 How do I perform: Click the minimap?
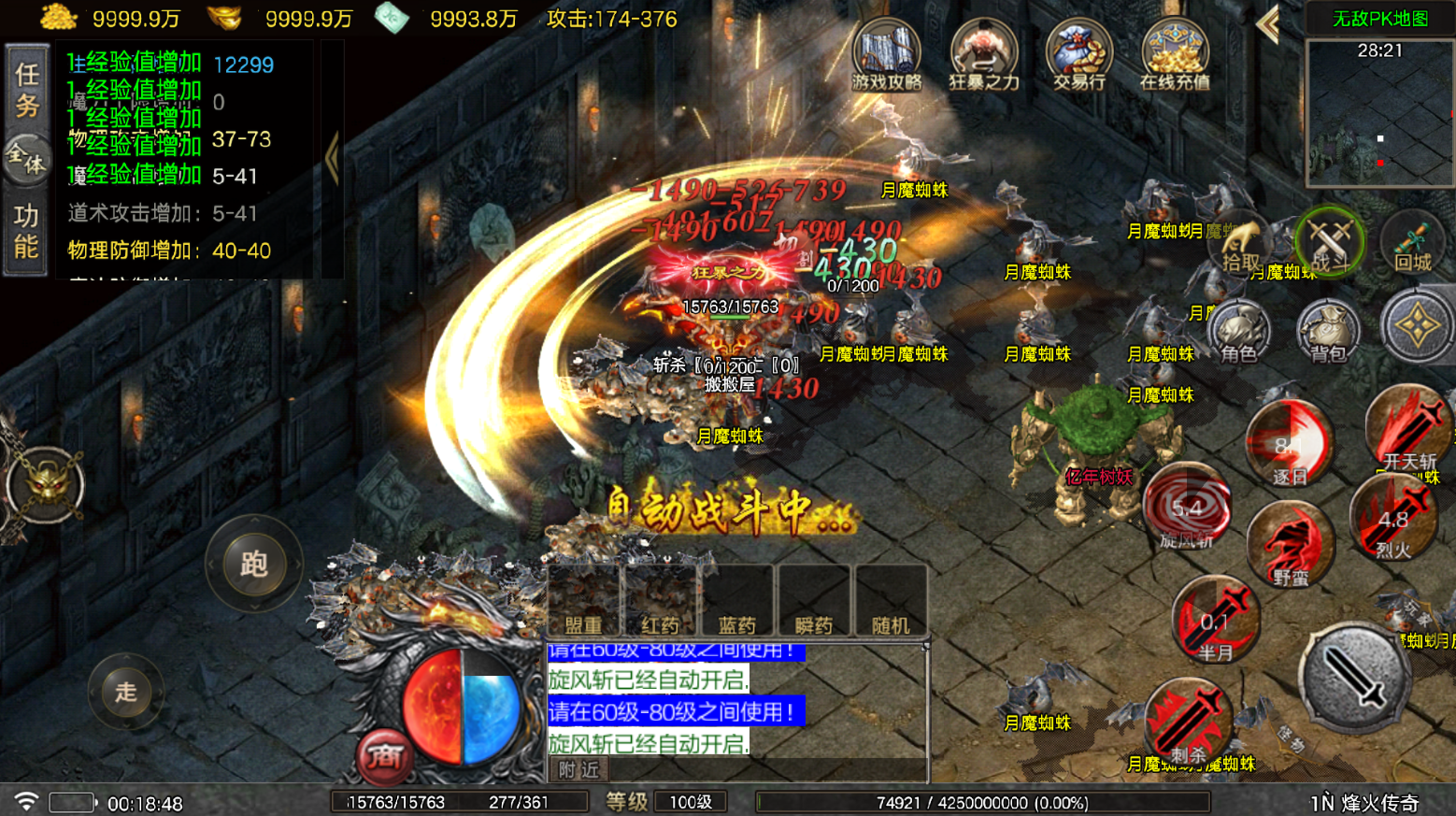click(x=1379, y=113)
